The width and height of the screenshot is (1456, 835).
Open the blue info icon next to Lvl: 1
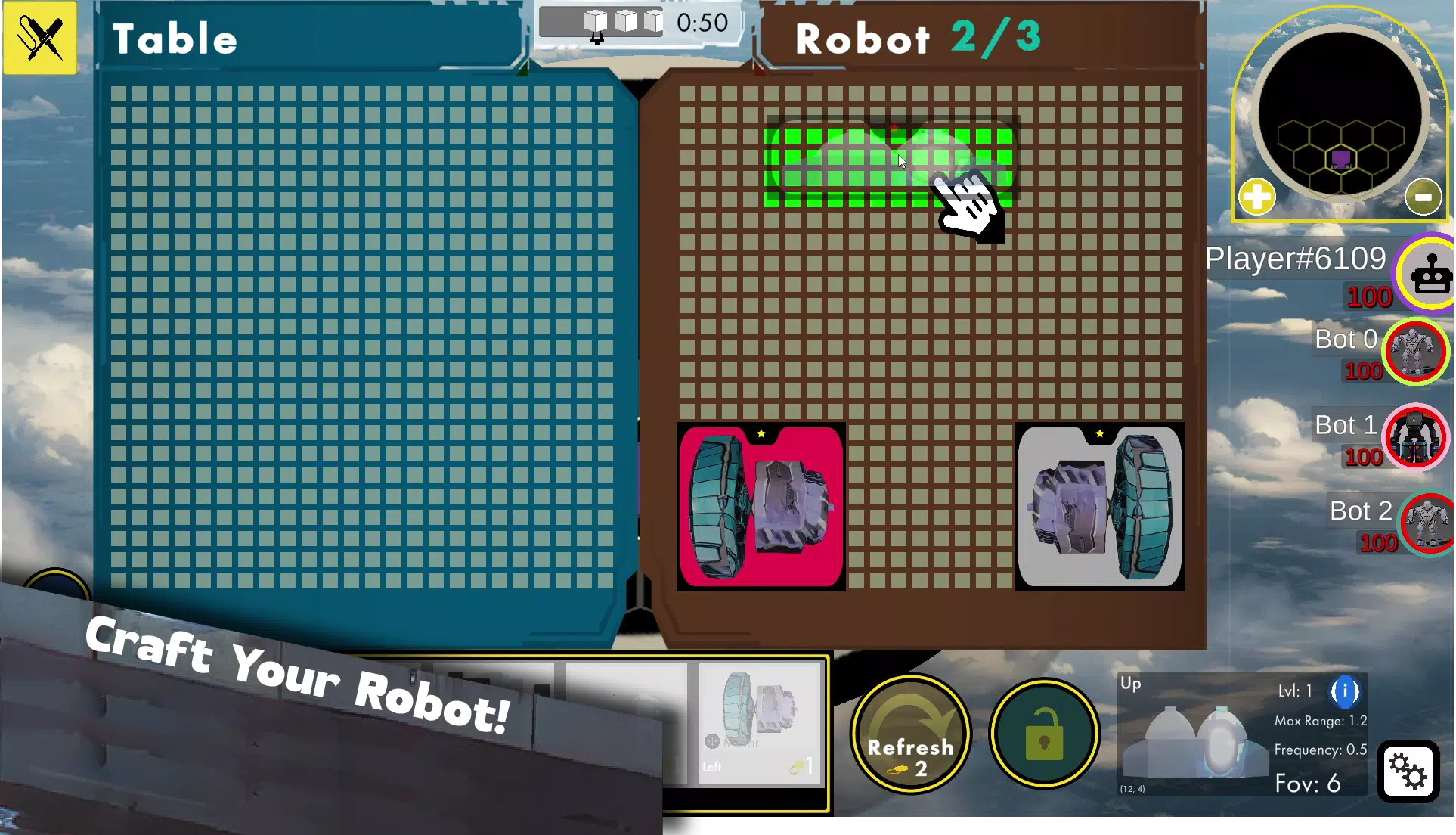(x=1345, y=691)
